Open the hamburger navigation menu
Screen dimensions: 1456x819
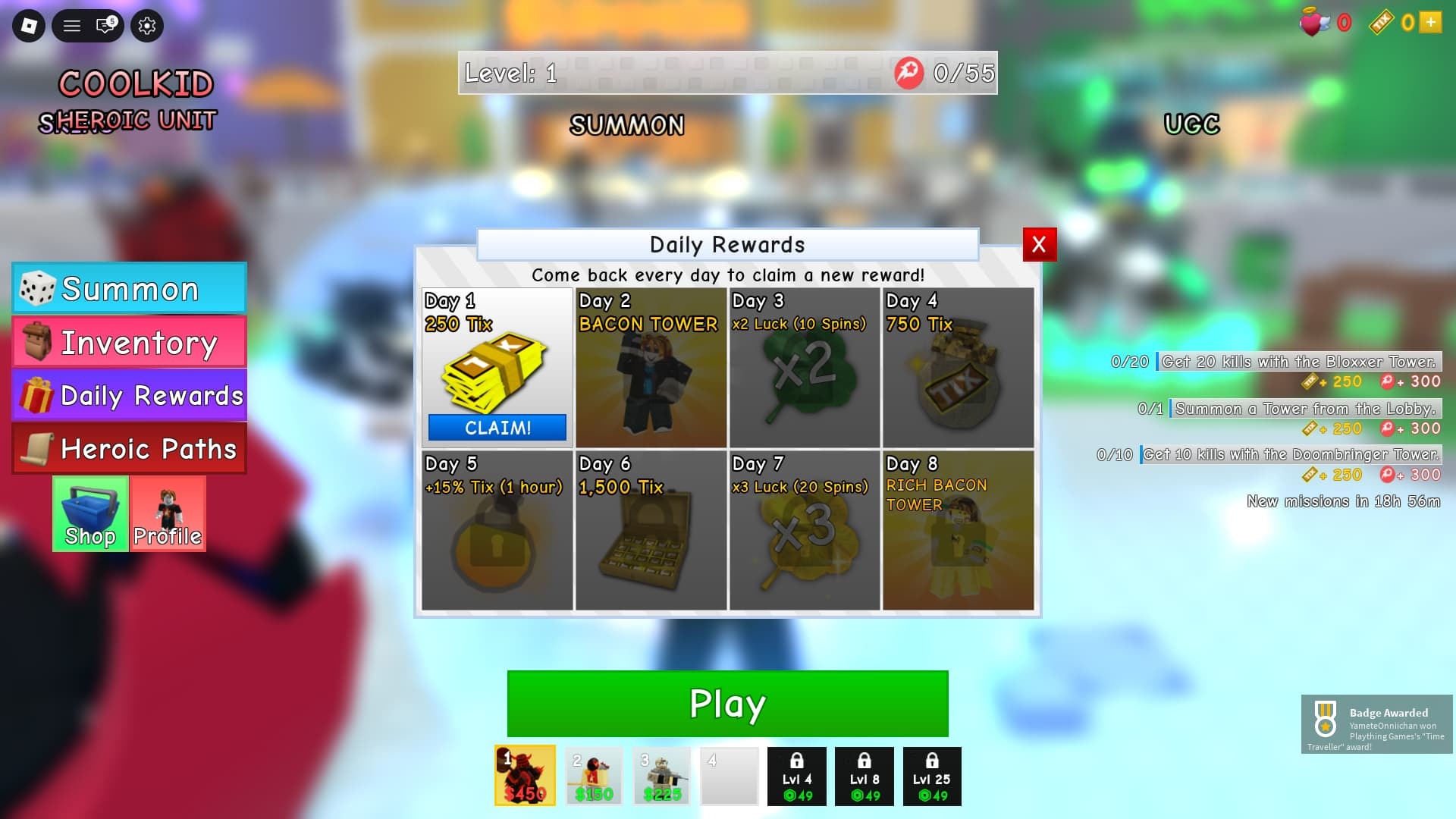coord(72,25)
